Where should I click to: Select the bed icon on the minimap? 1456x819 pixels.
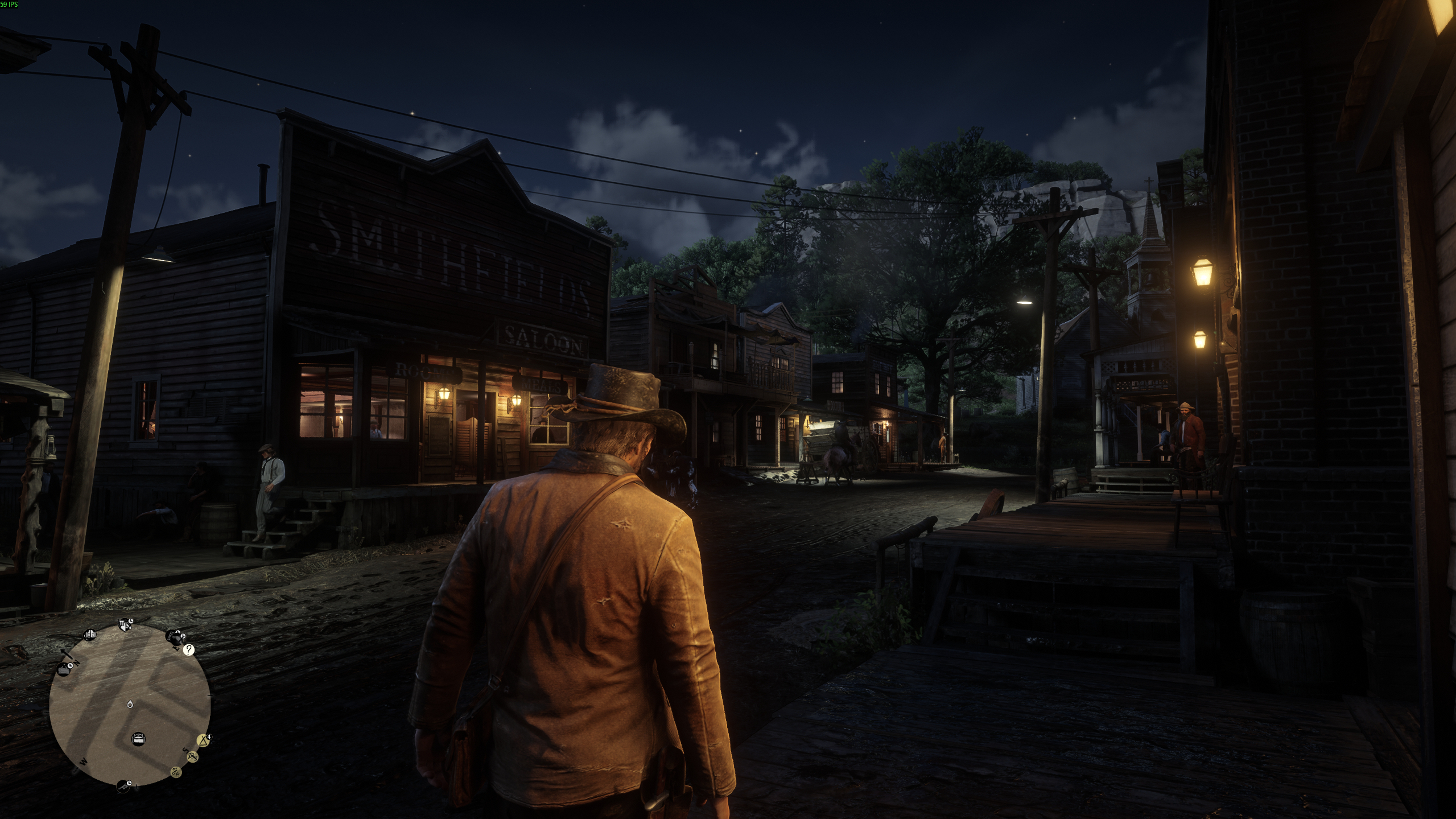click(138, 739)
